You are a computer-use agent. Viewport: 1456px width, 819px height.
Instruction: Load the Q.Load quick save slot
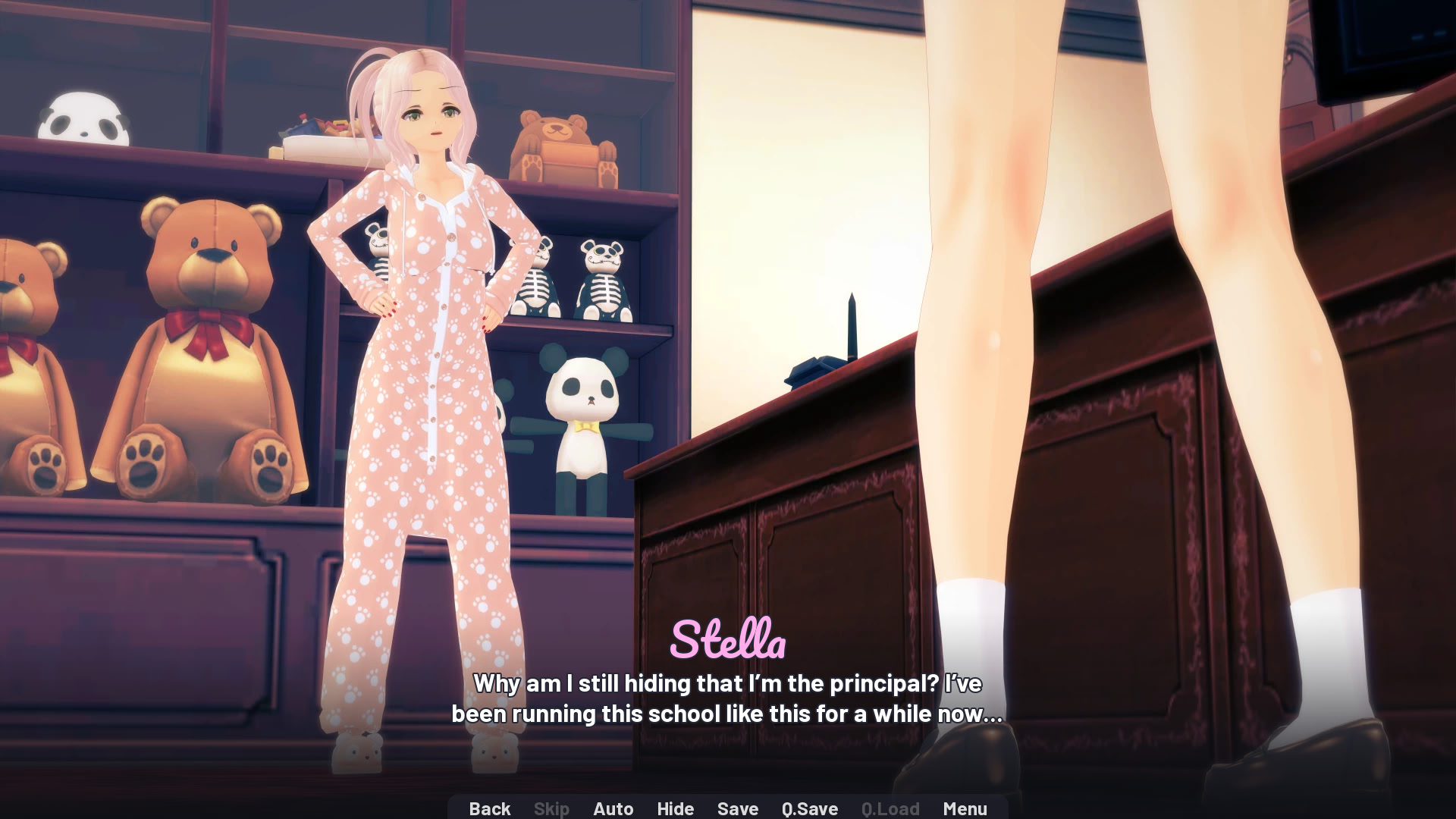tap(890, 808)
